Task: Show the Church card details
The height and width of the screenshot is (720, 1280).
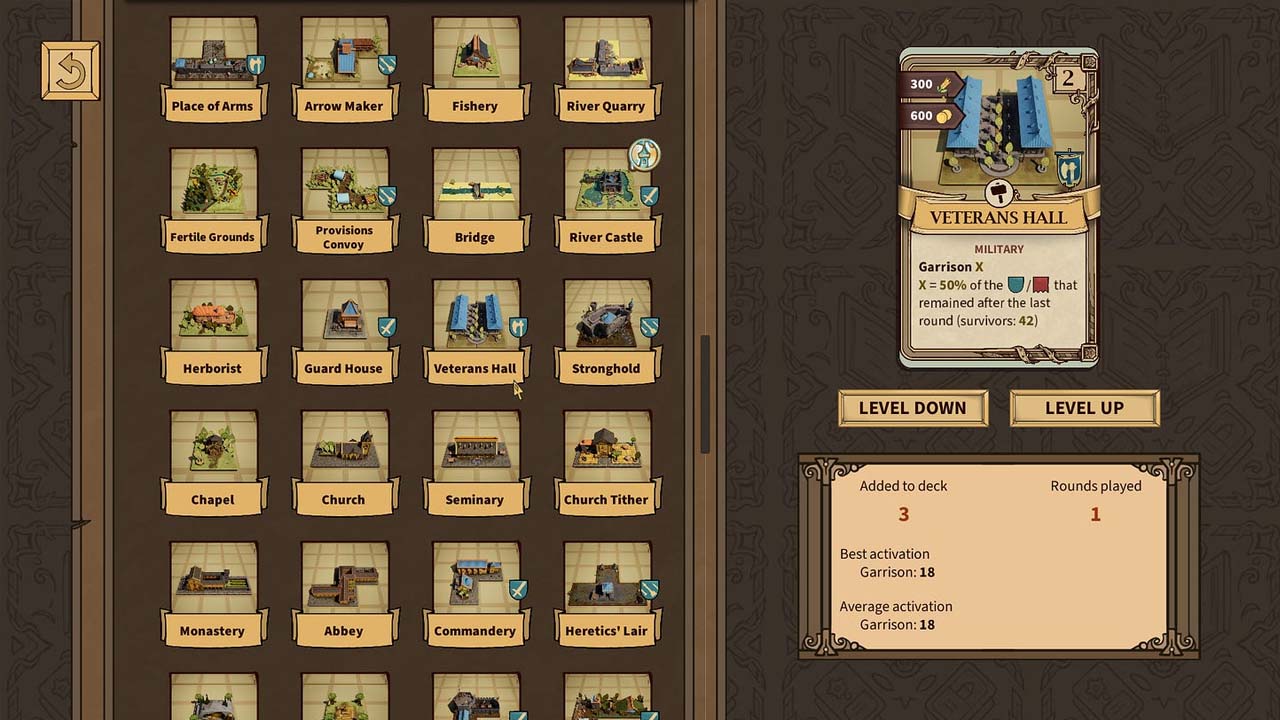Action: click(x=344, y=461)
